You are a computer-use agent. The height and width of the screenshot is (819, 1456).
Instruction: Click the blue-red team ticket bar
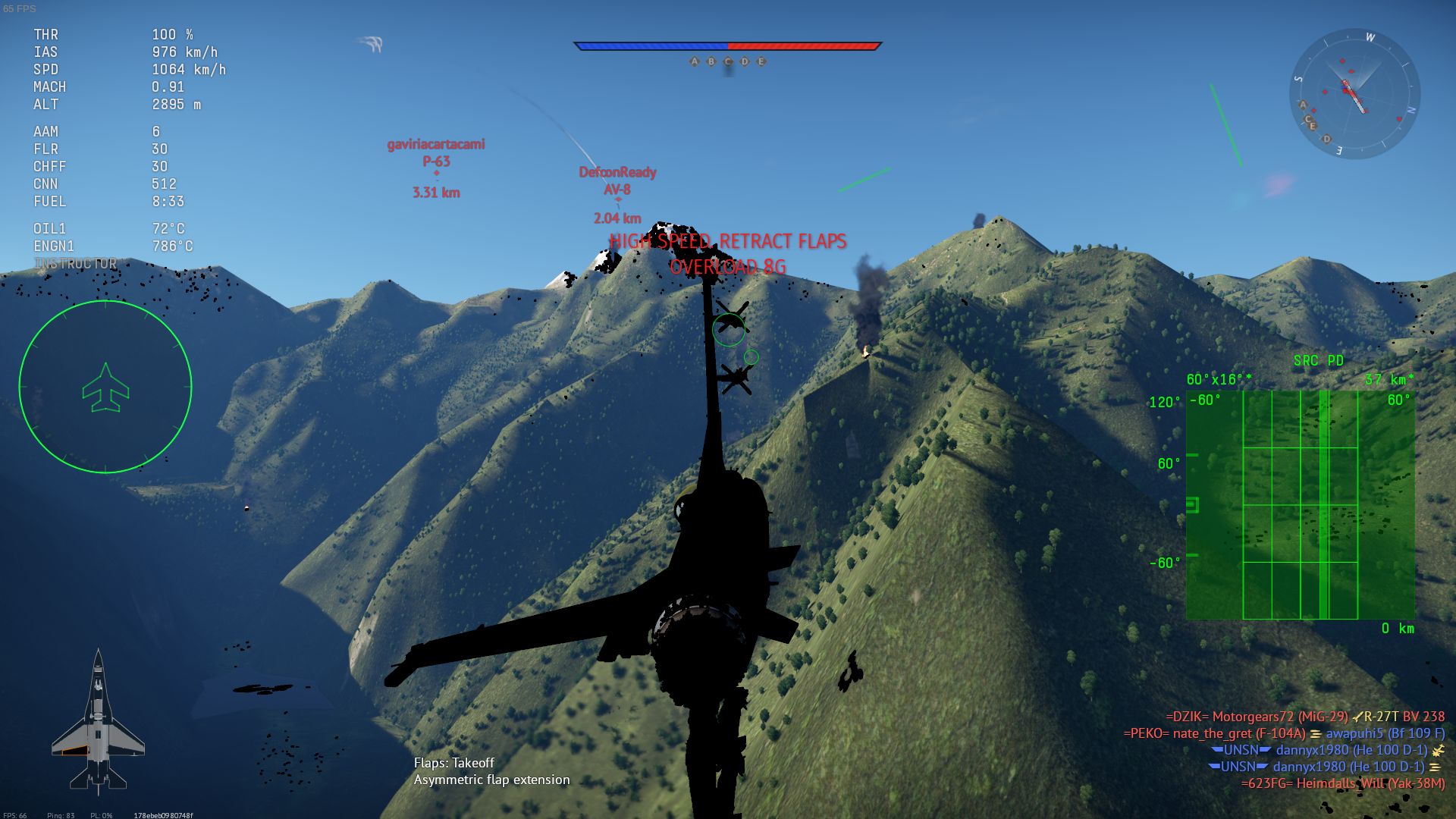pyautogui.click(x=726, y=45)
